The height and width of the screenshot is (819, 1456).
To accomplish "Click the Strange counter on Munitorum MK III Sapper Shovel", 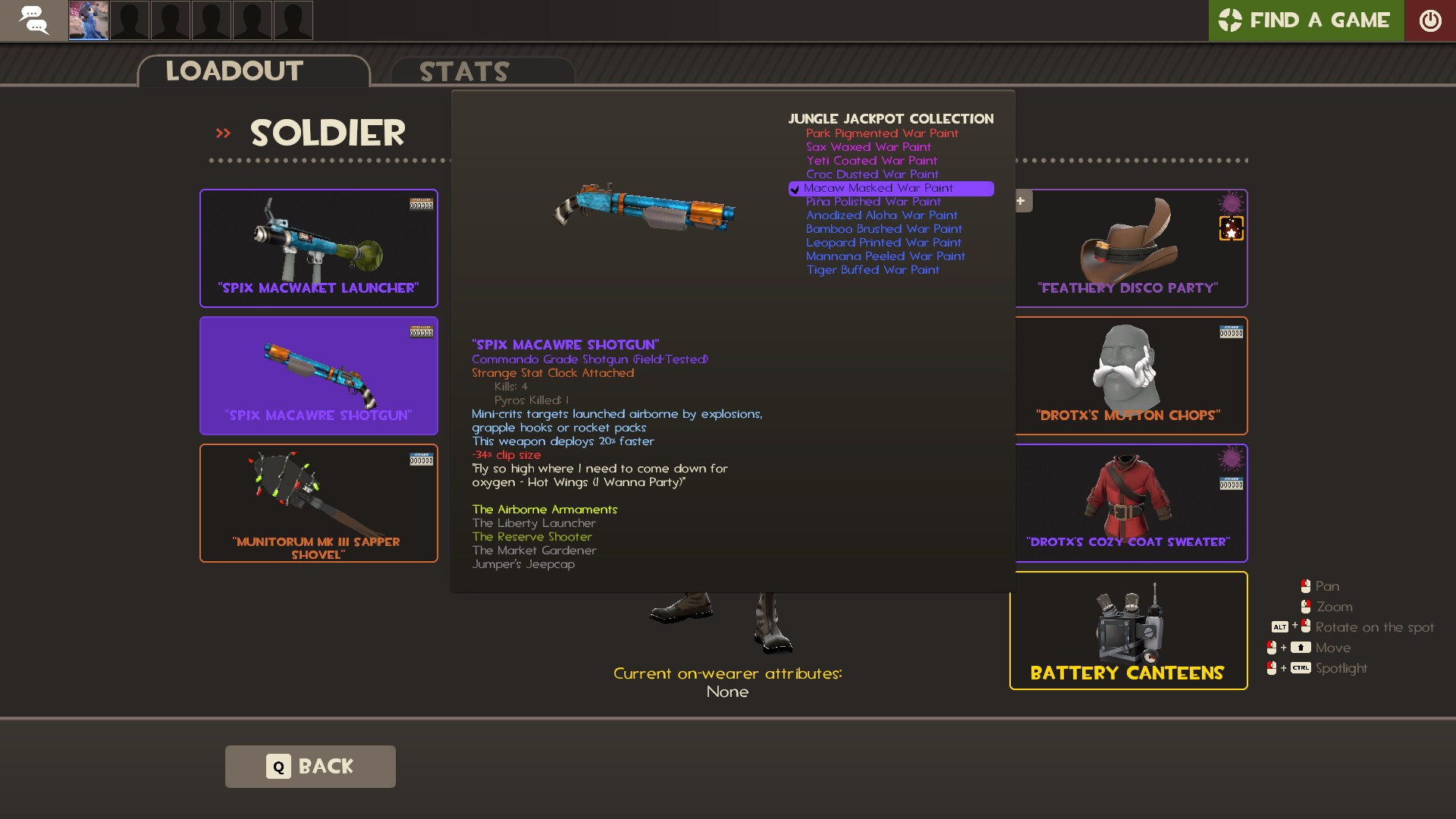I will coord(421,459).
